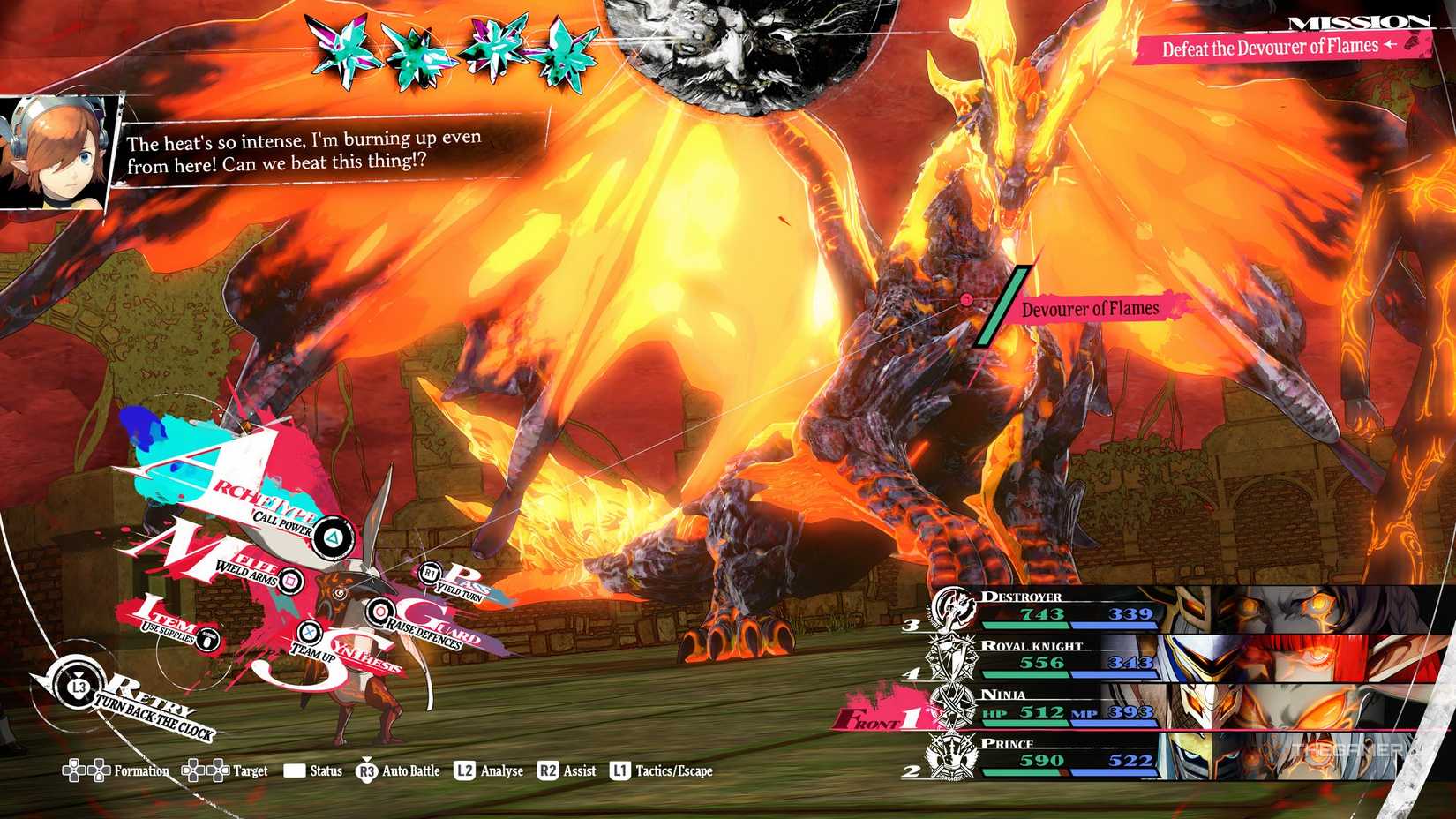Open the Tactics/Escape option
This screenshot has height=819, width=1456.
(x=661, y=770)
